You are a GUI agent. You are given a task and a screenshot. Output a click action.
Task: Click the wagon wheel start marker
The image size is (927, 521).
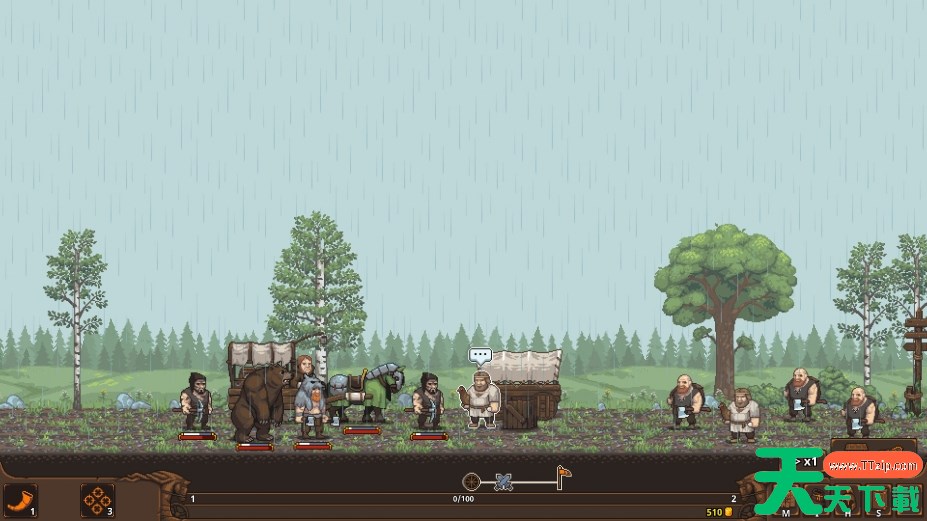tap(472, 482)
